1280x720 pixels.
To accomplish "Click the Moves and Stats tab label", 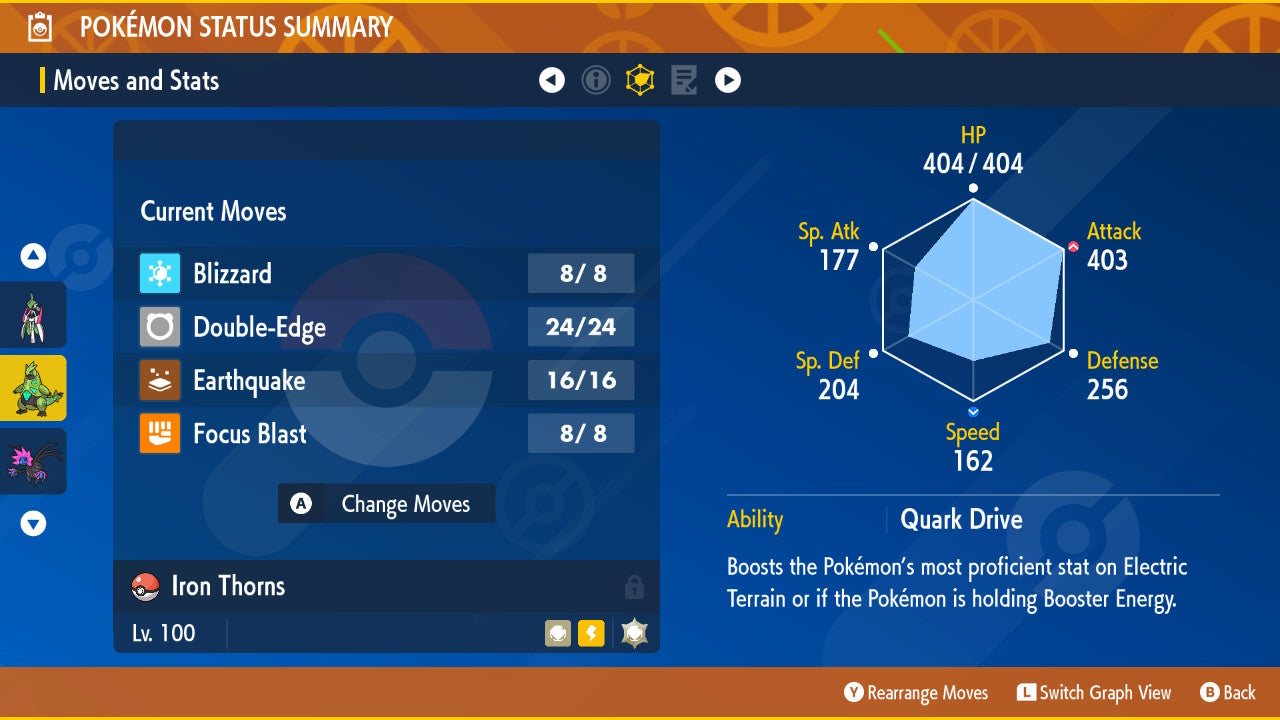I will [135, 81].
